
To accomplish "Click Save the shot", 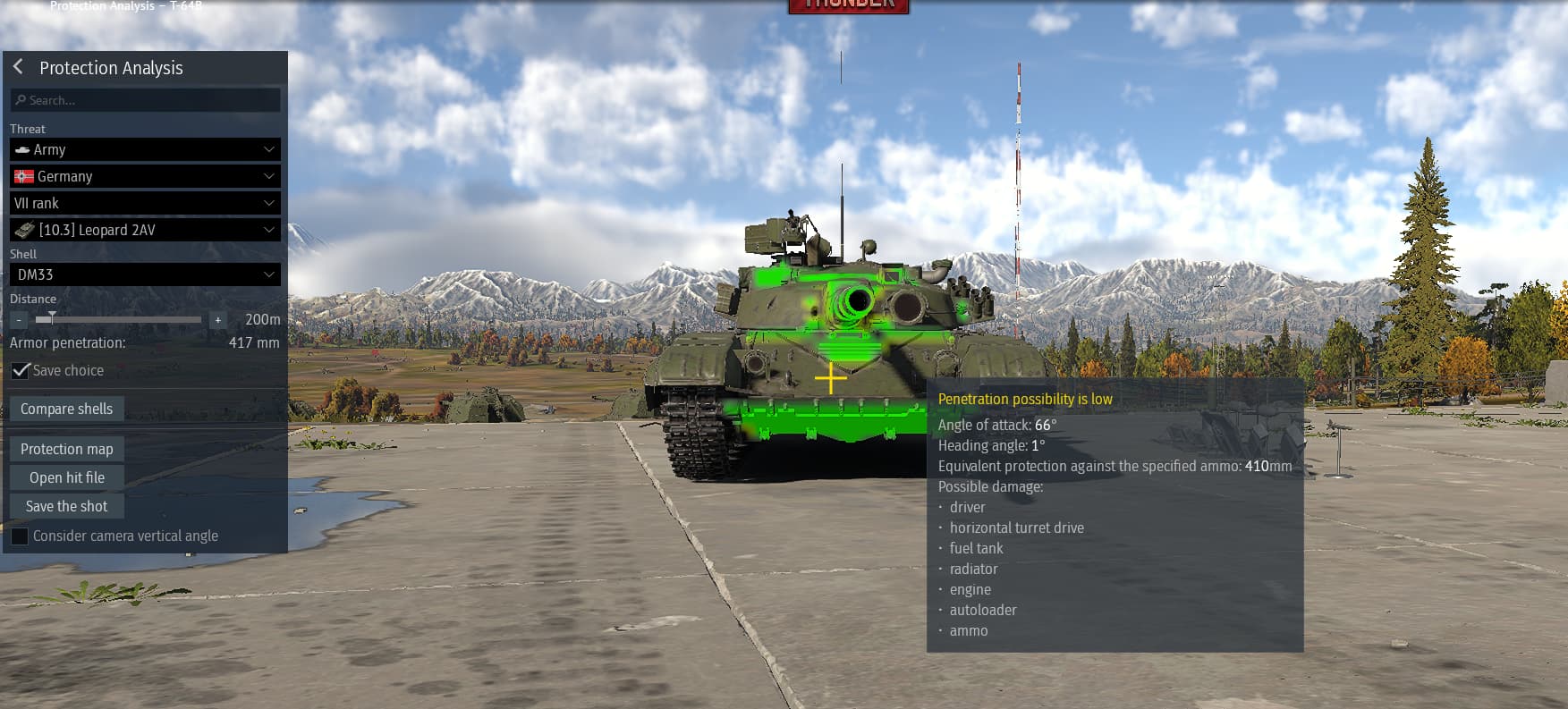I will [66, 505].
